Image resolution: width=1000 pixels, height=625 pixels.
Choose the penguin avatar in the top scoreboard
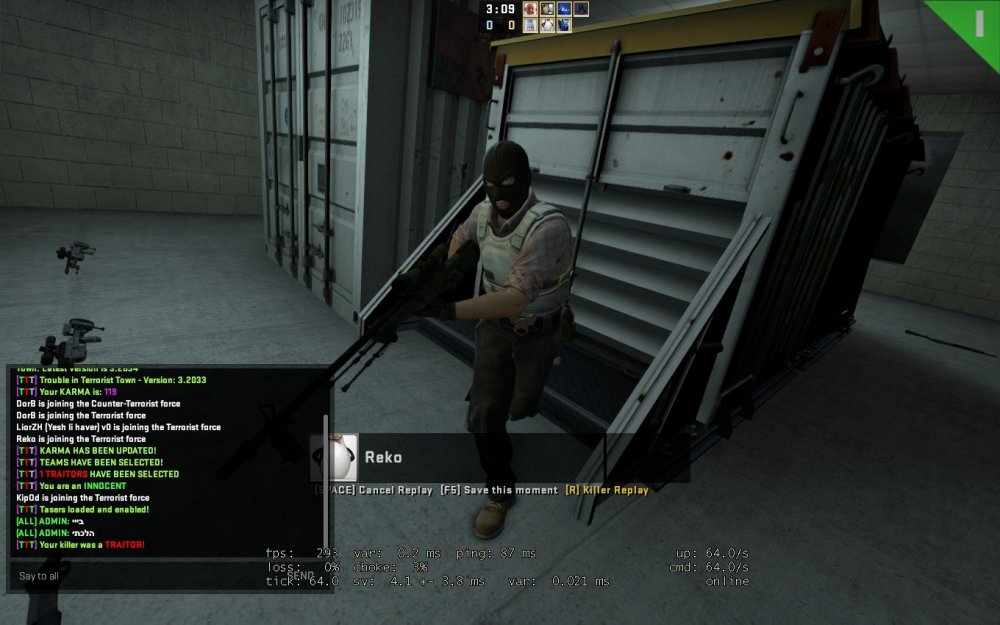click(548, 25)
